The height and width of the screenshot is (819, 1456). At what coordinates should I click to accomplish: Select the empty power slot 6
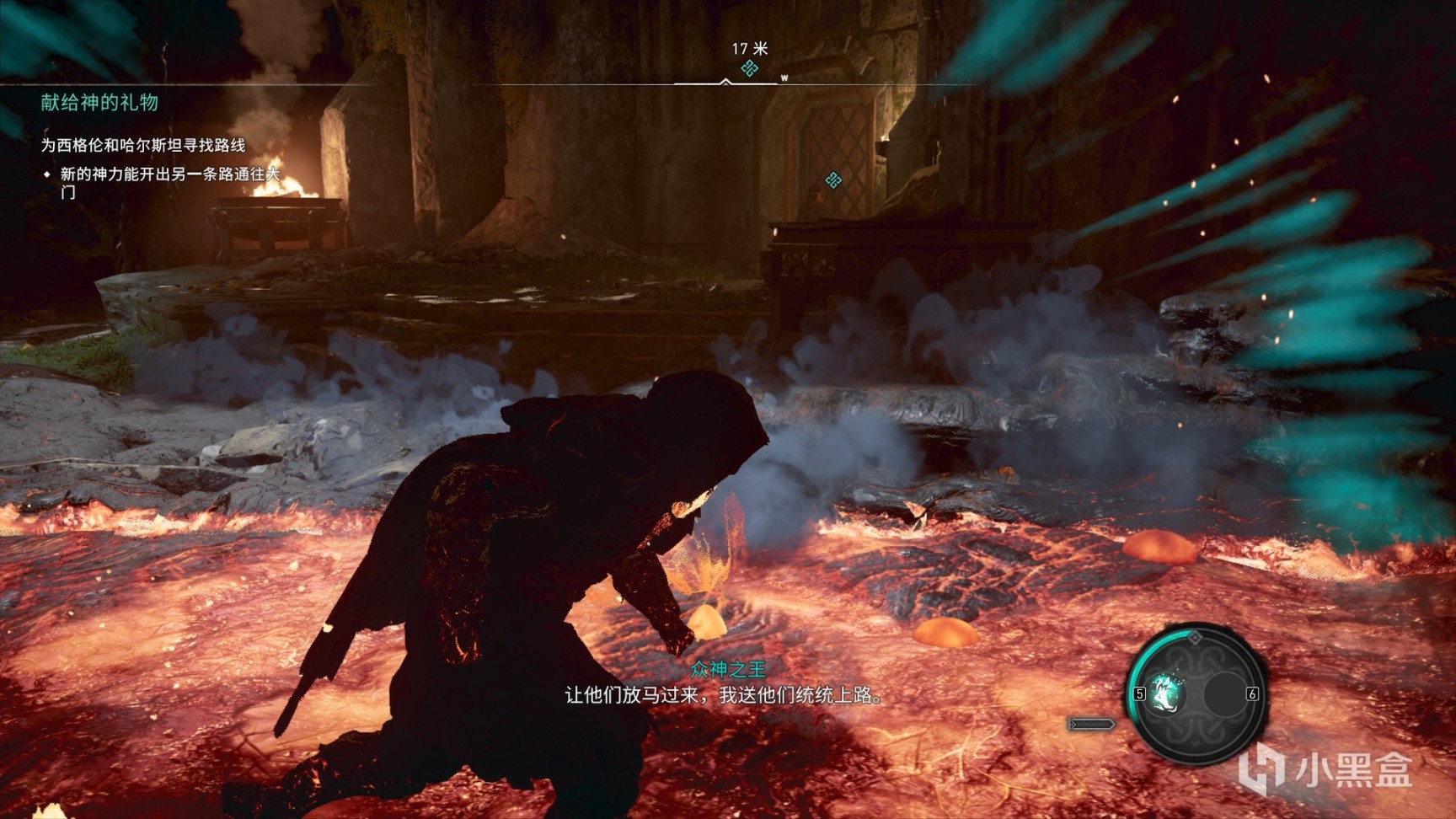[x=1224, y=693]
